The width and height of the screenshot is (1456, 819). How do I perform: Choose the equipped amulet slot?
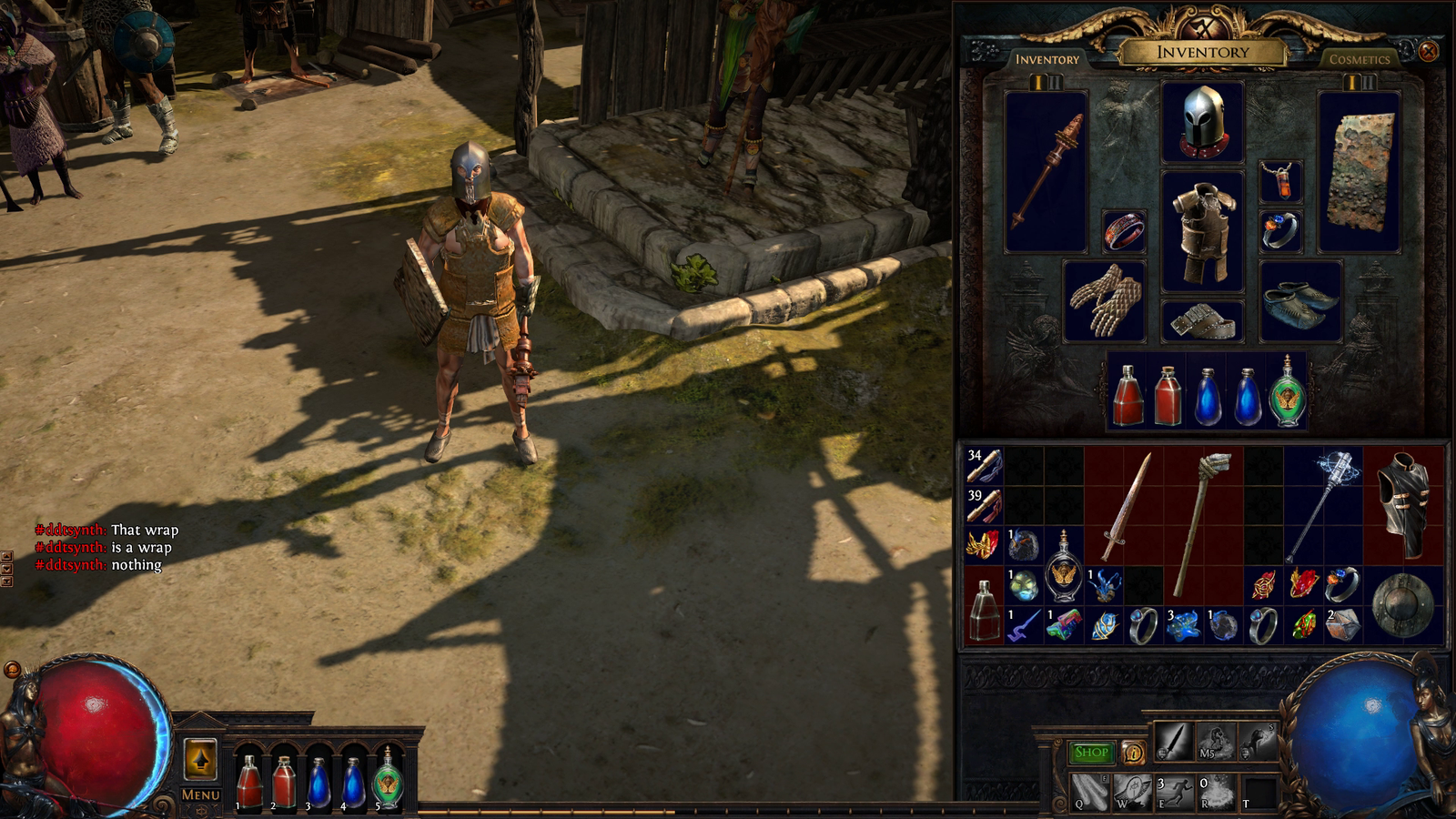1280,181
